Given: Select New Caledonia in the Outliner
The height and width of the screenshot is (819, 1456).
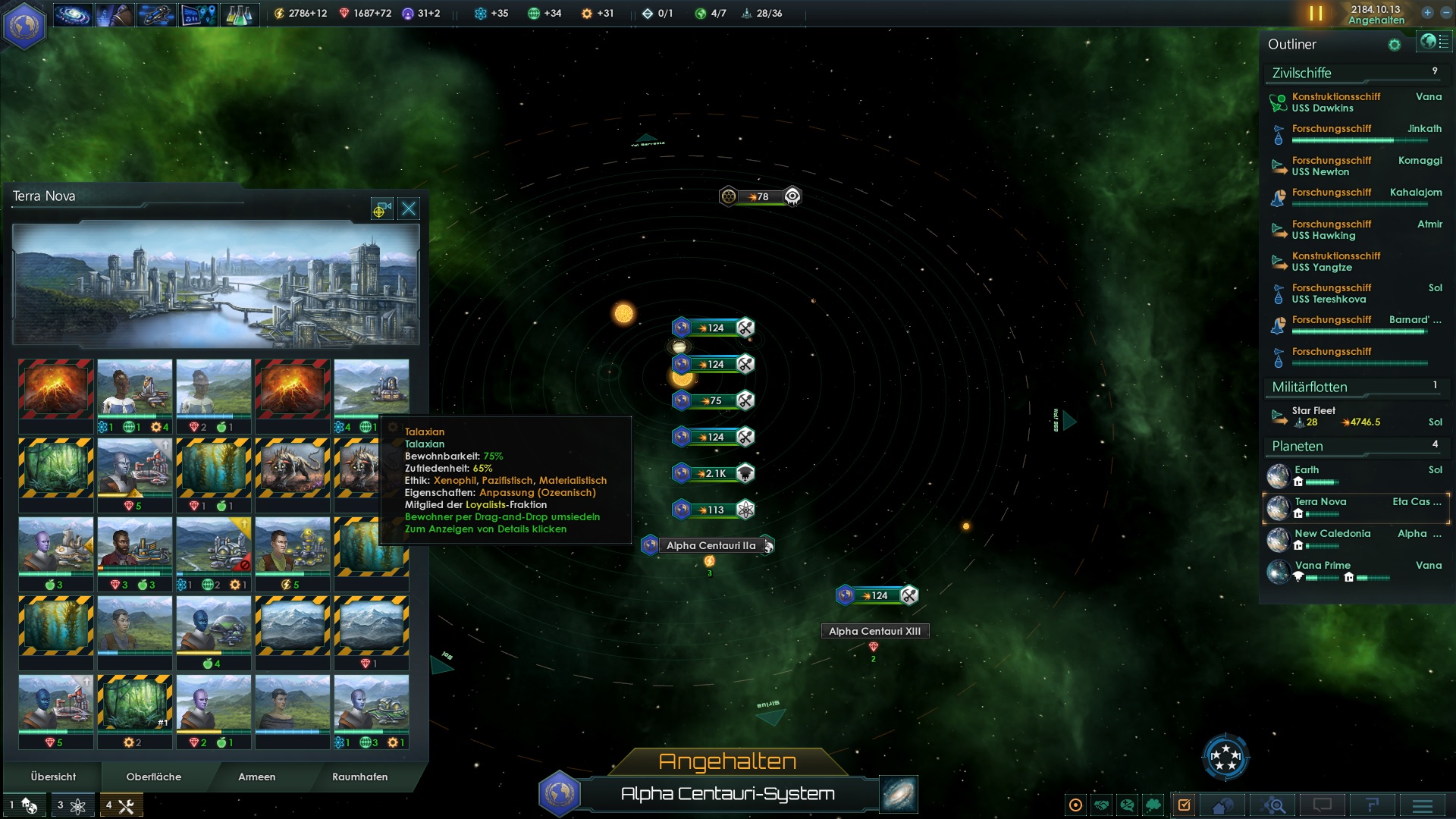Looking at the screenshot, I should (1332, 534).
